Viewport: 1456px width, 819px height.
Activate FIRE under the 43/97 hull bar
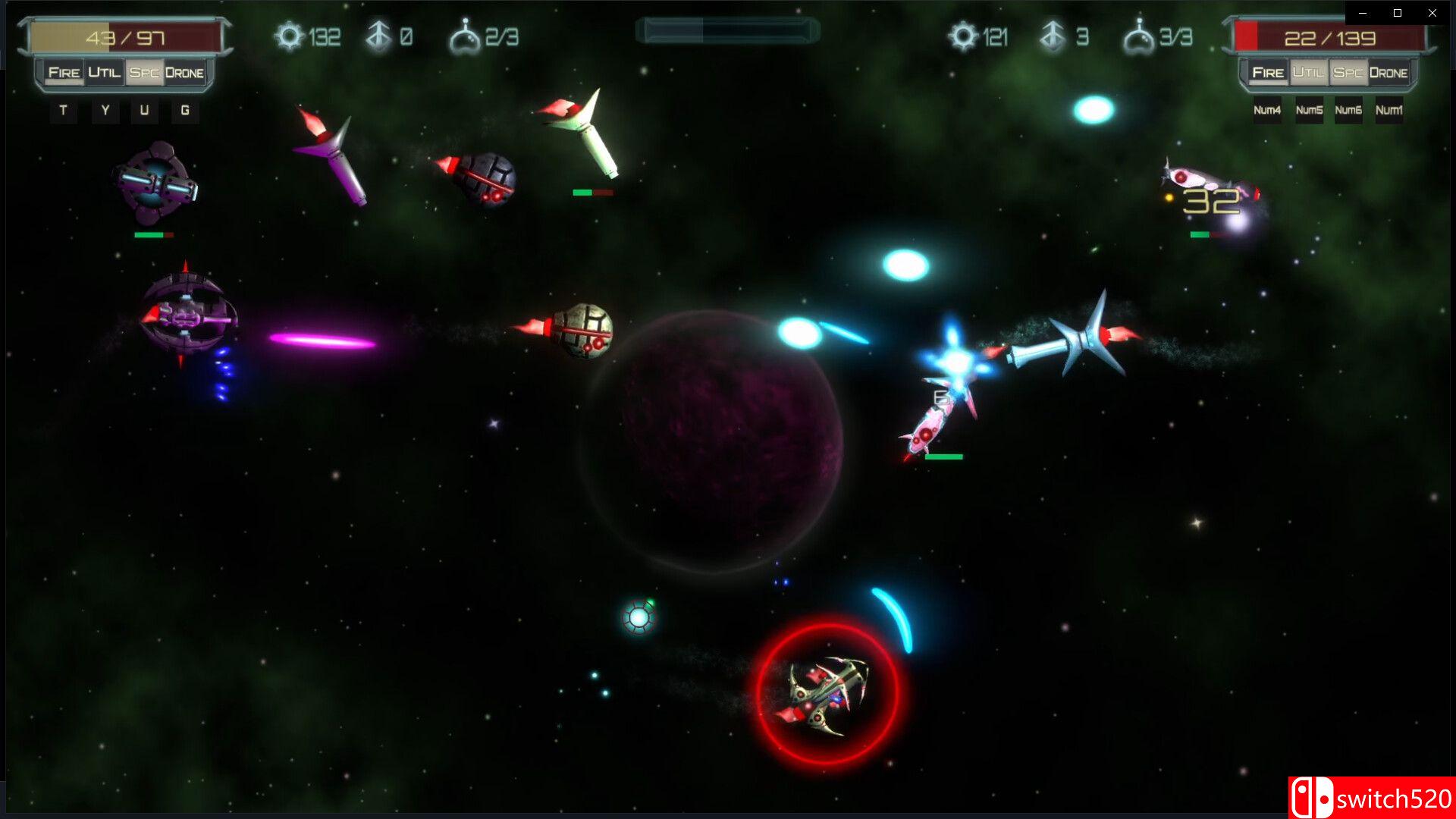pyautogui.click(x=64, y=73)
